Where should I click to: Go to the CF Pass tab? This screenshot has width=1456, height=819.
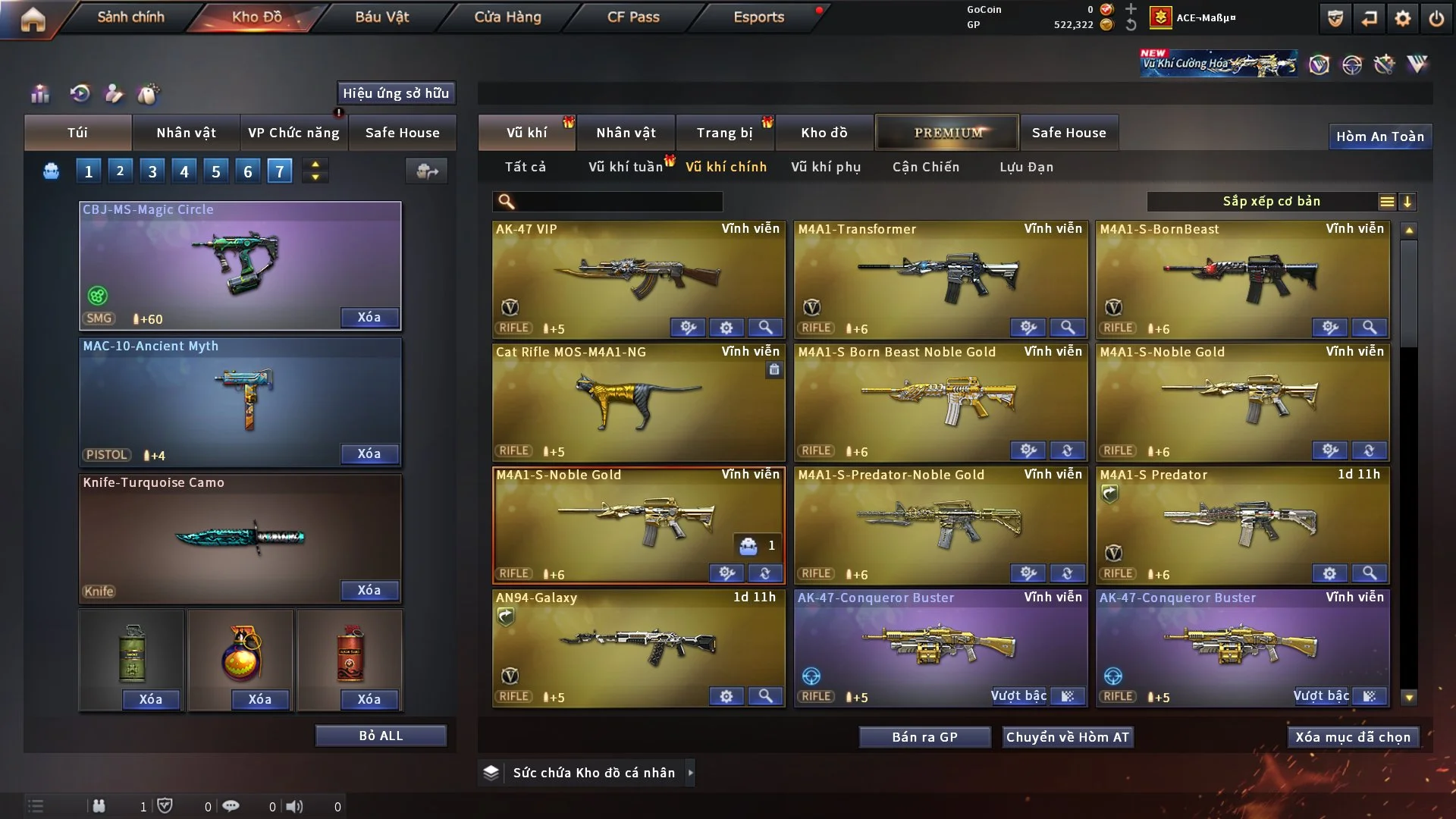pos(633,17)
